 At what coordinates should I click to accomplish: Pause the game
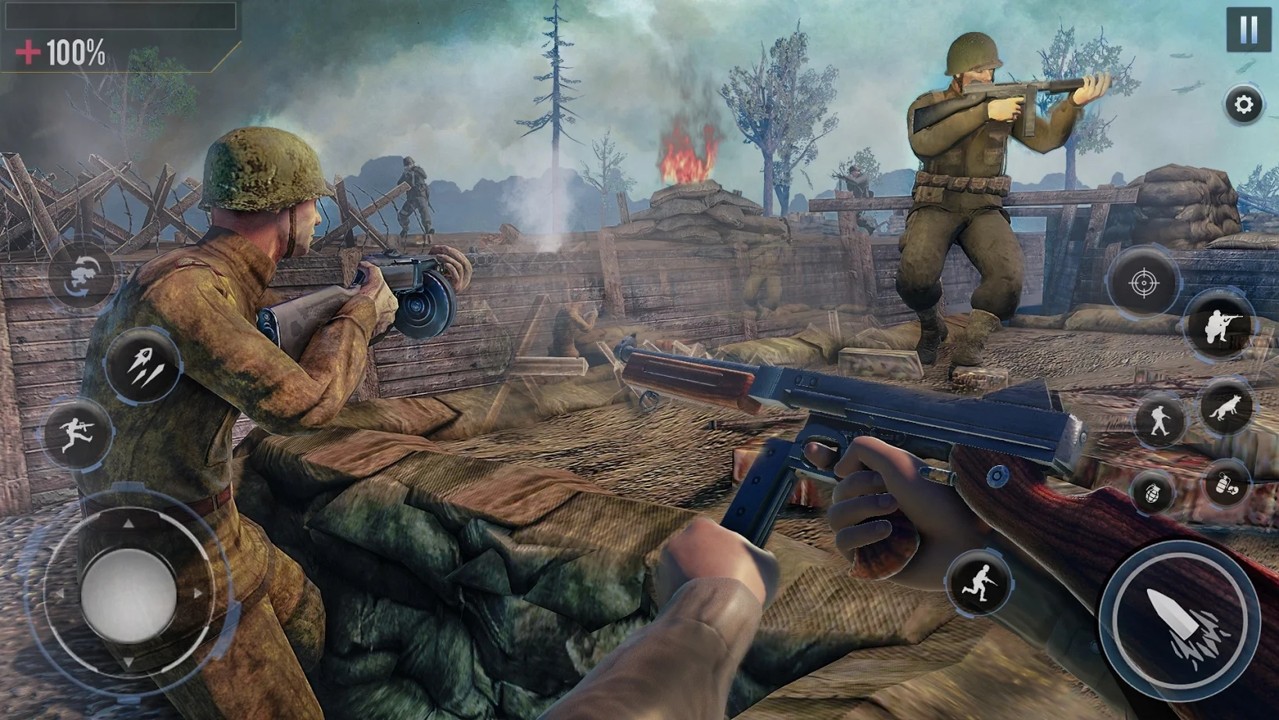click(x=1248, y=29)
